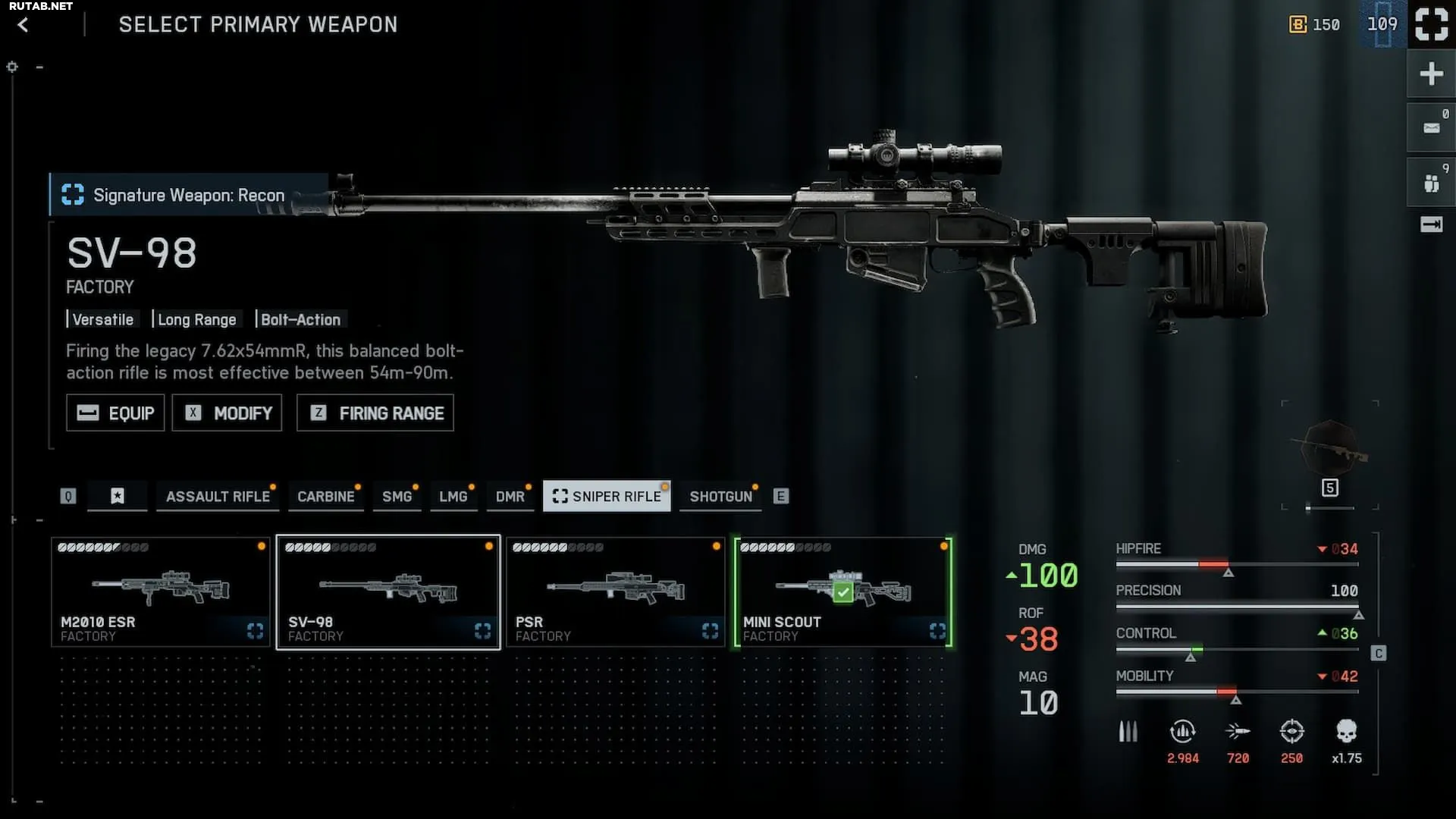Image resolution: width=1456 pixels, height=819 pixels.
Task: Choose the Sniper Rifle tab
Action: [x=607, y=497]
